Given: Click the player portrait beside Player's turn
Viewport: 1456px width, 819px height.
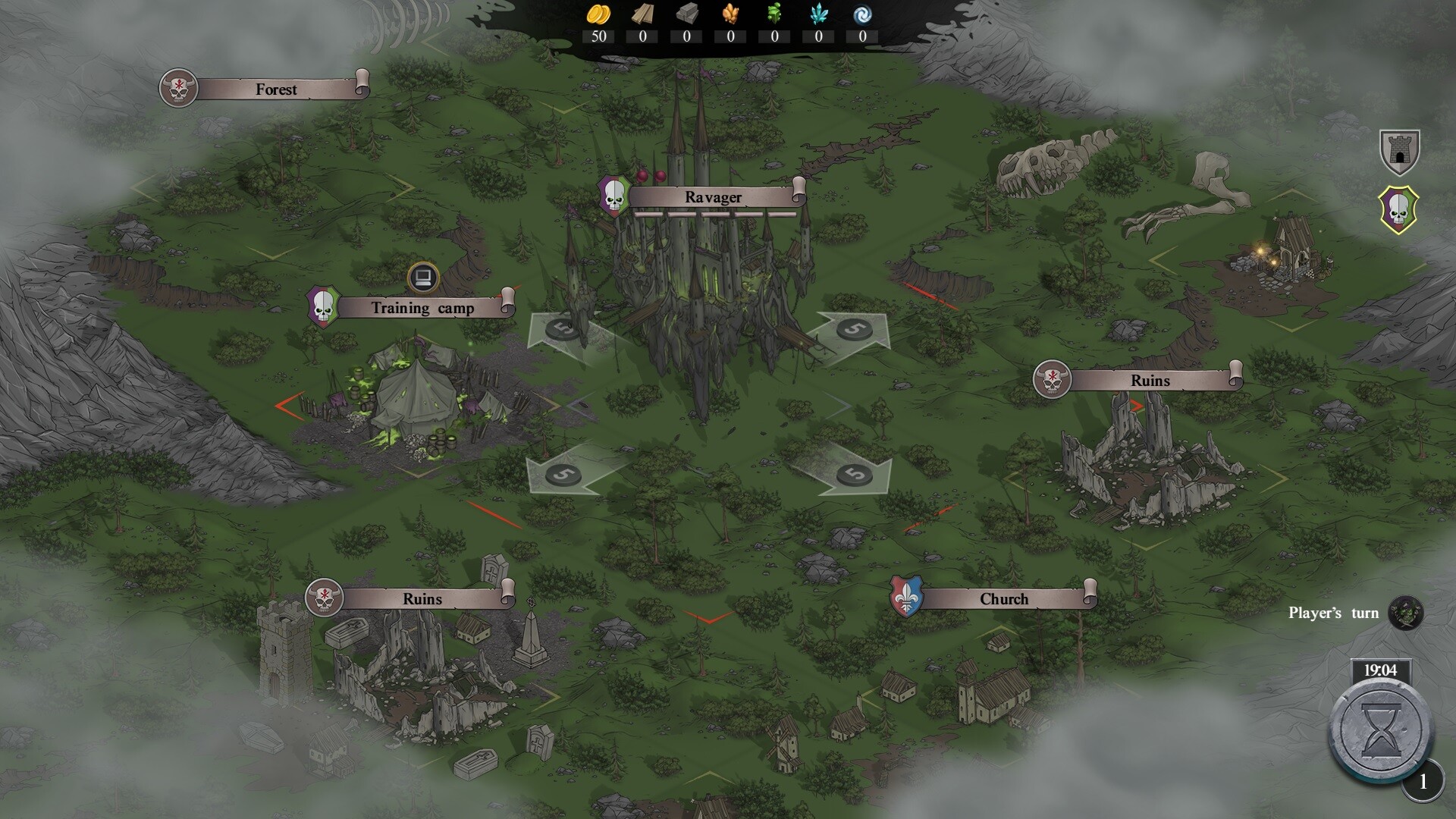Looking at the screenshot, I should [x=1405, y=613].
